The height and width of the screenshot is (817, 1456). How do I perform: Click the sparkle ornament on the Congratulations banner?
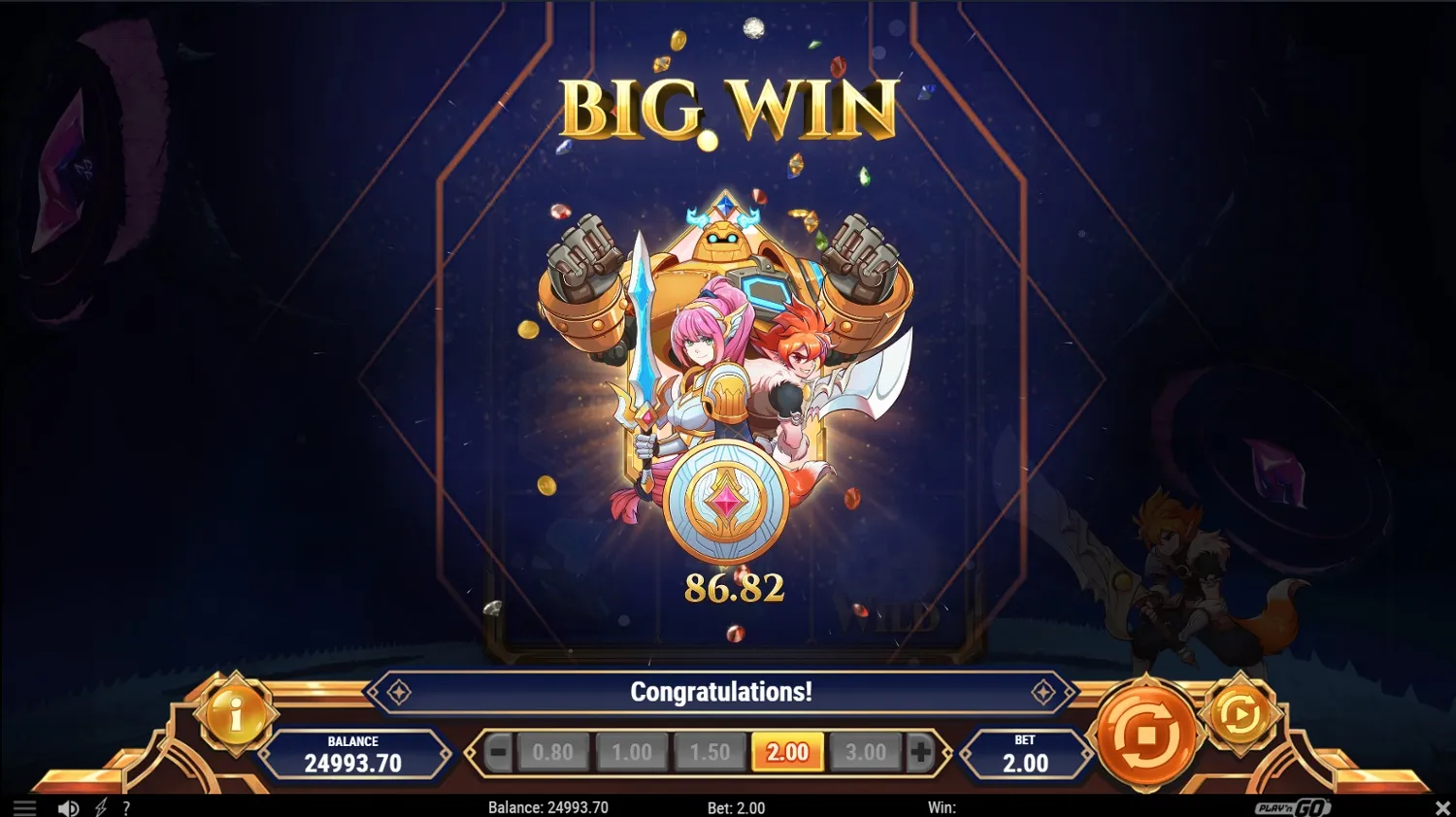[x=398, y=692]
